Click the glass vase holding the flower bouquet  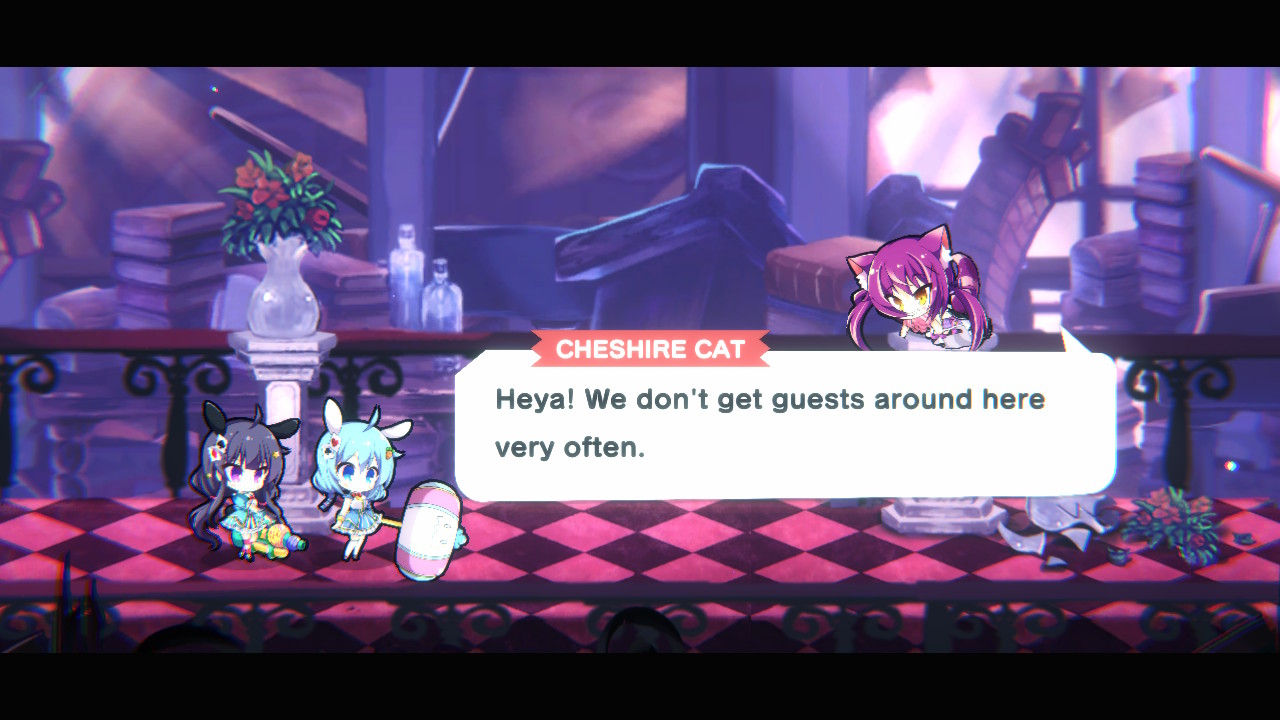click(285, 290)
